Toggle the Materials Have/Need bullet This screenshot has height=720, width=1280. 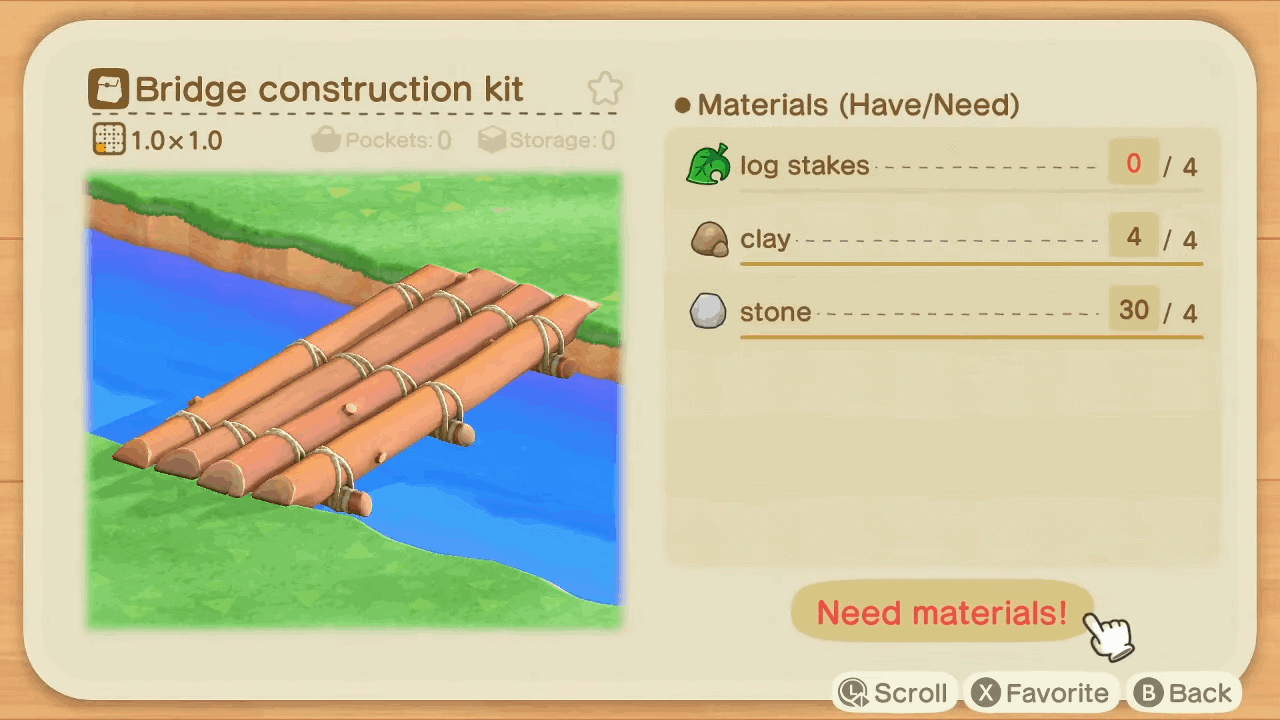point(682,104)
